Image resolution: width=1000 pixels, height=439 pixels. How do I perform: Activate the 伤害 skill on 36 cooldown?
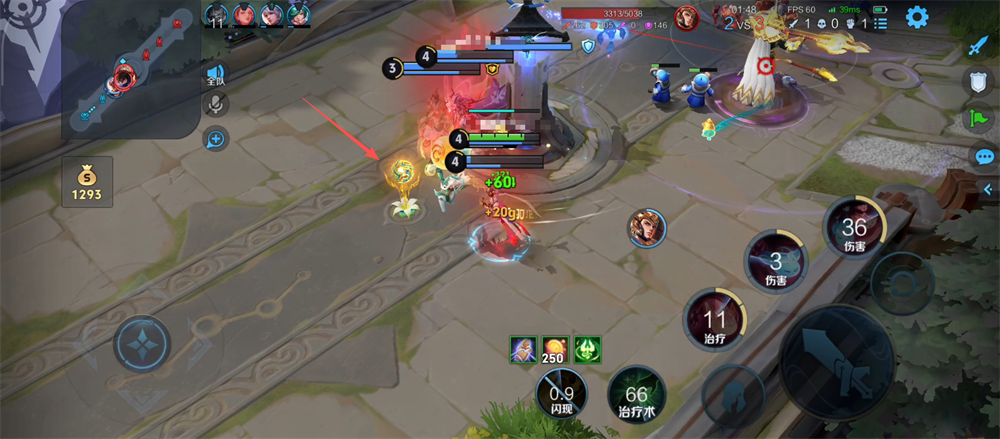(x=855, y=230)
